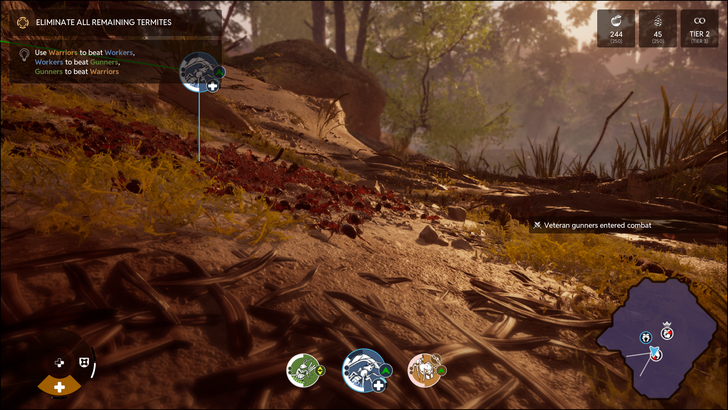Select the green legion unit icon
The width and height of the screenshot is (728, 410).
click(x=302, y=370)
